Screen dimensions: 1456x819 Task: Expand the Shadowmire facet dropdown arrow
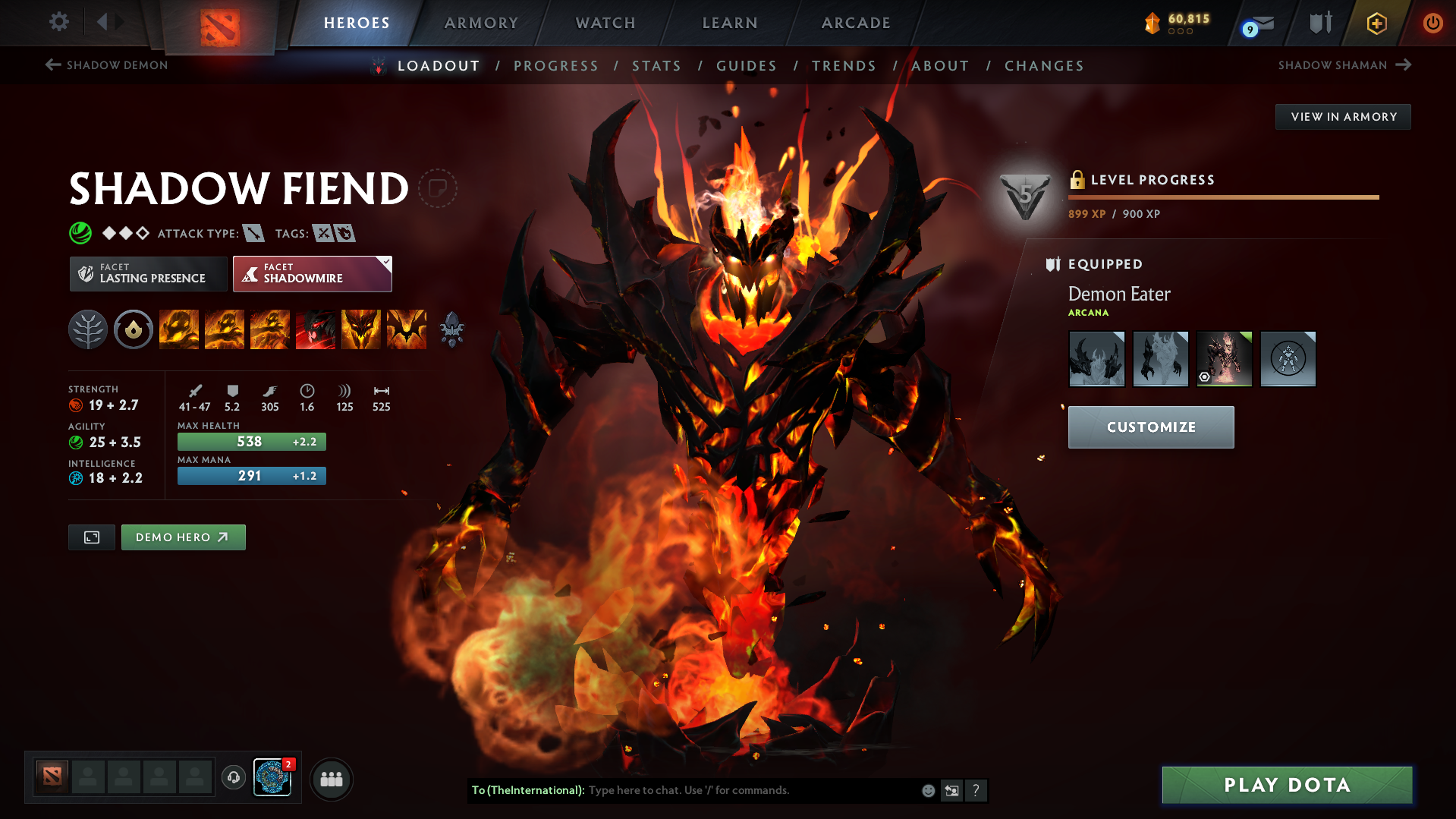tap(386, 263)
